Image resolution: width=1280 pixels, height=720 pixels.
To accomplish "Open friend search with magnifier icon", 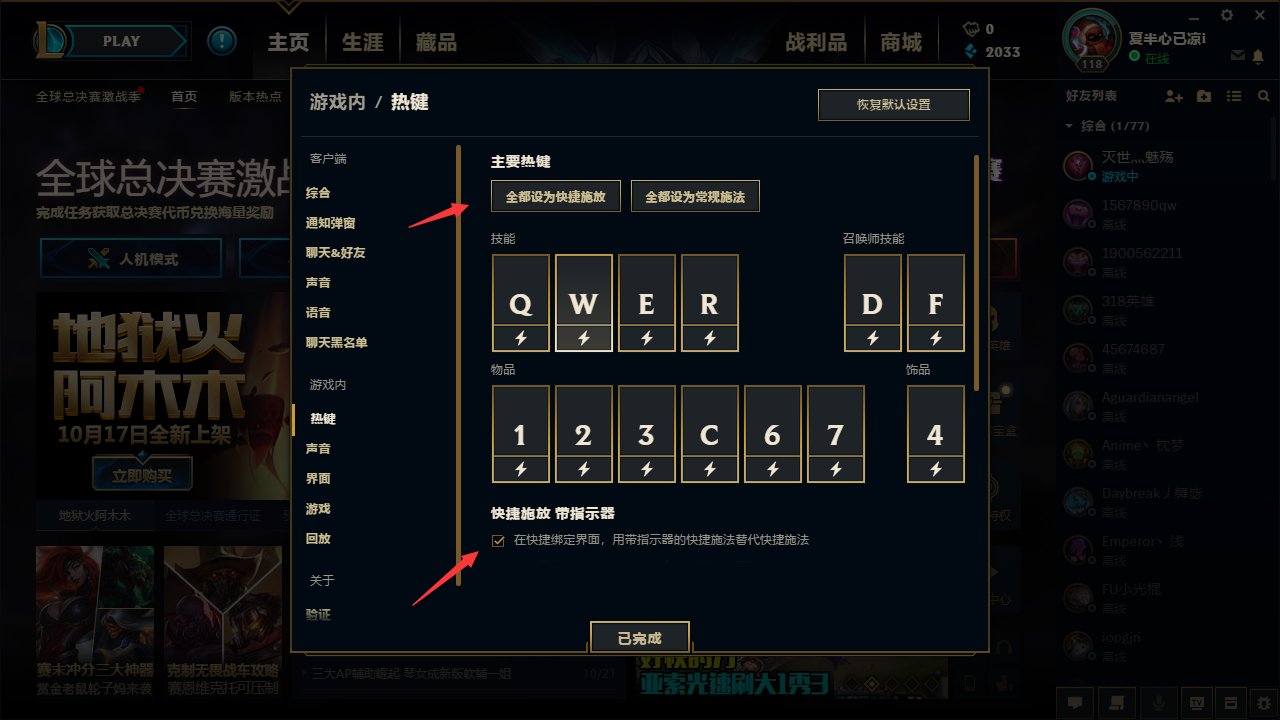I will (x=1263, y=96).
